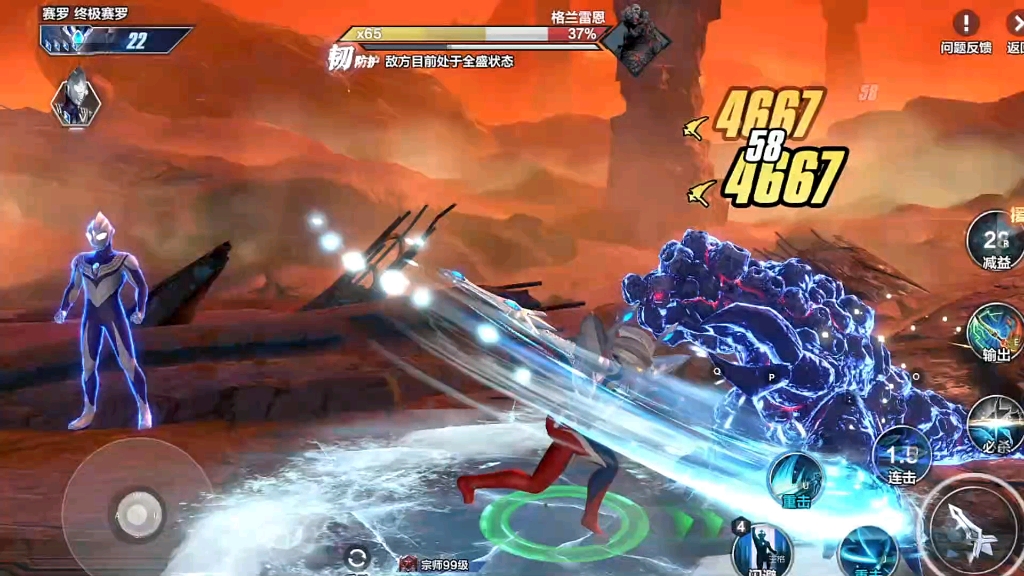Viewport: 1024px width, 576px height.
Task: Activate the 连击 combo skill
Action: point(901,456)
